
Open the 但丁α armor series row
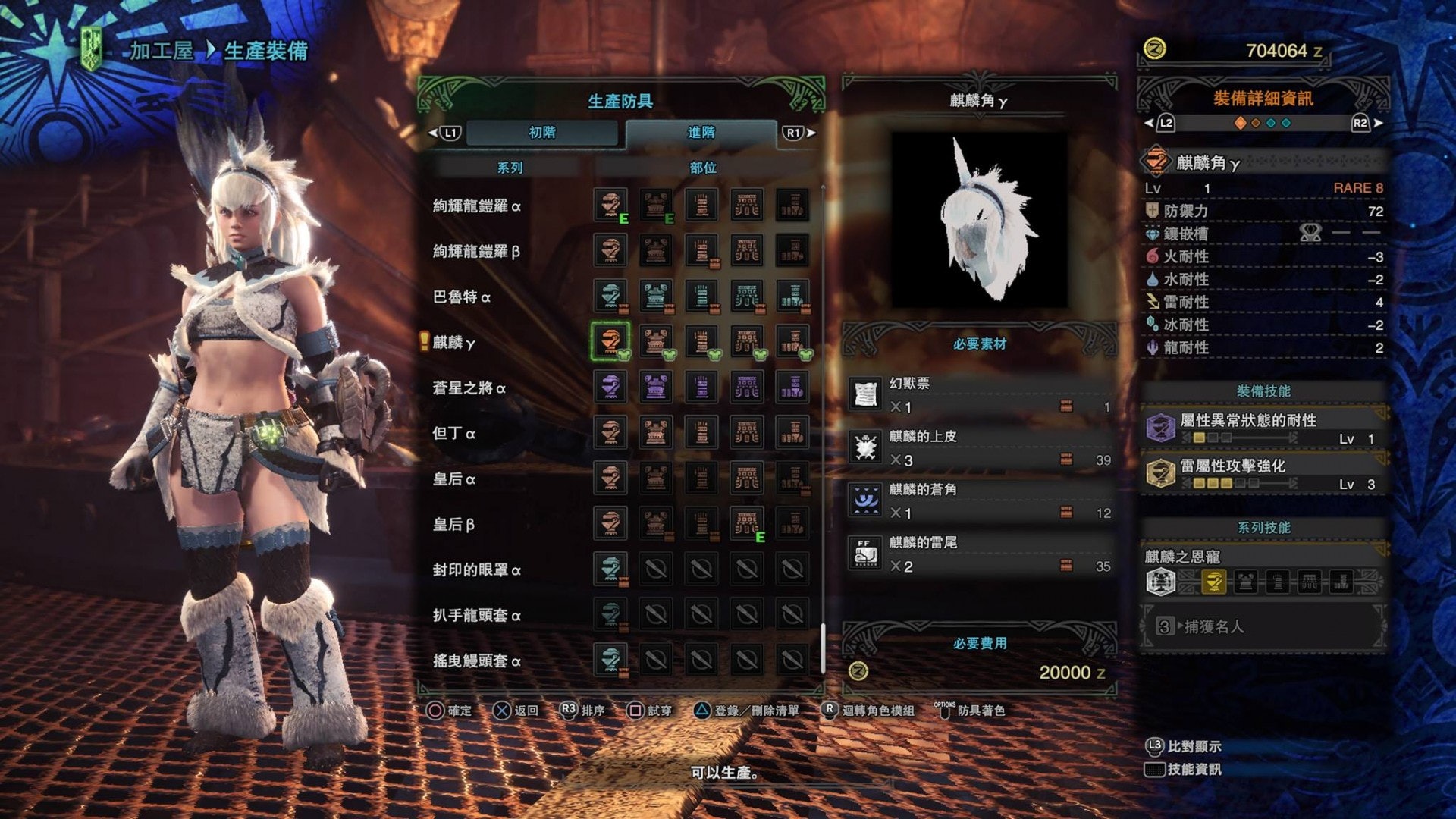point(454,434)
